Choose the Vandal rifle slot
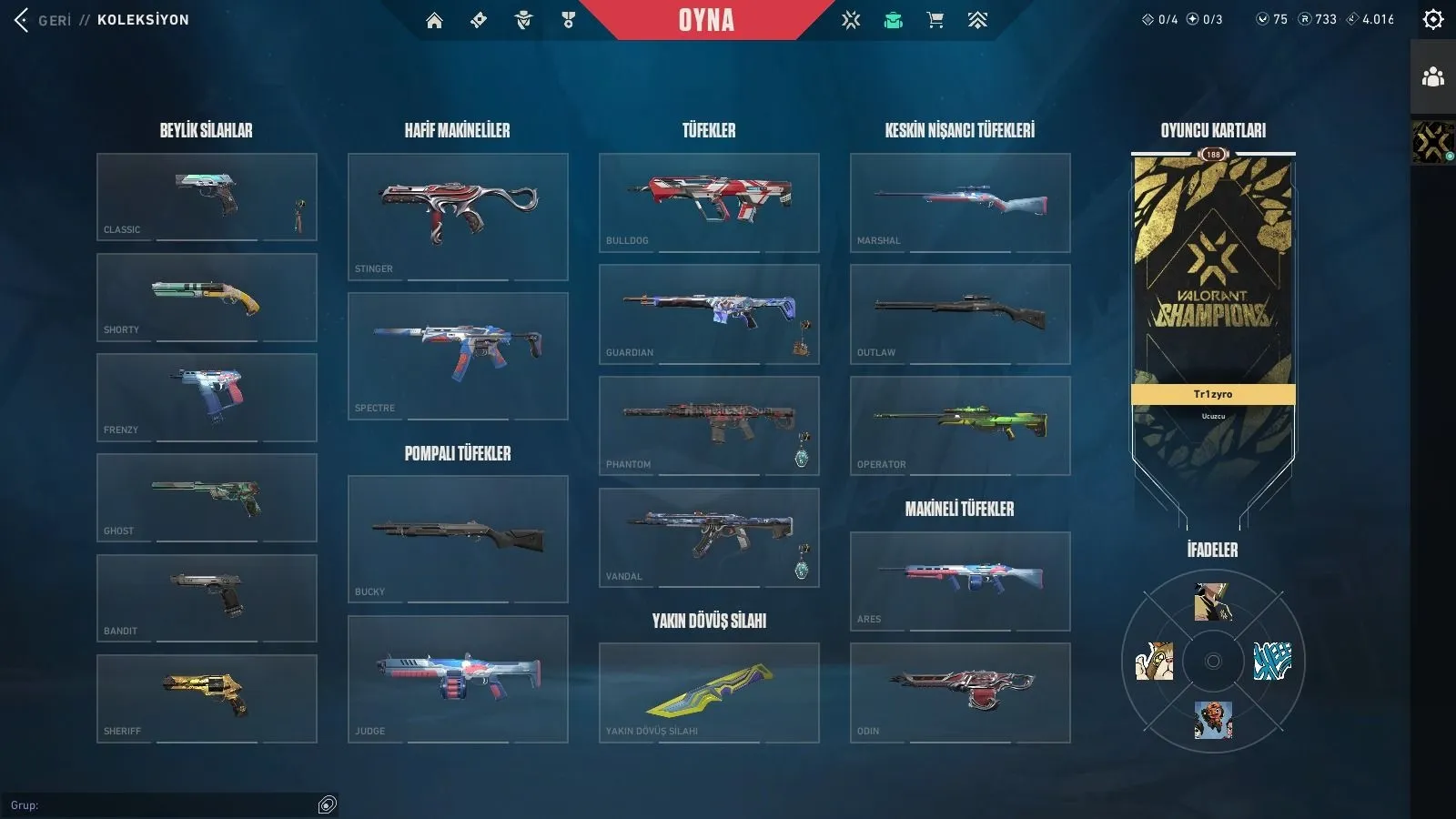Viewport: 1456px width, 819px height. tap(709, 537)
